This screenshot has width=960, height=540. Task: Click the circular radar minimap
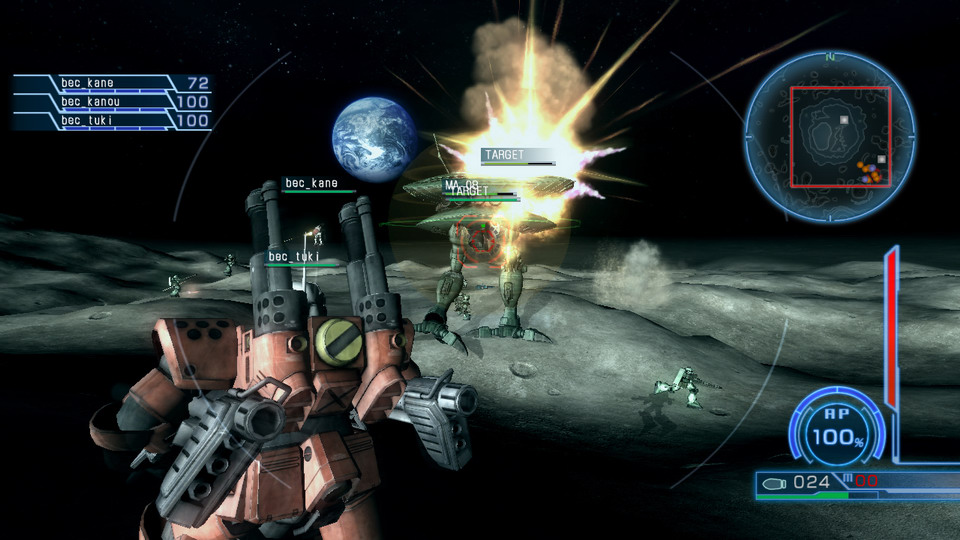coord(829,136)
